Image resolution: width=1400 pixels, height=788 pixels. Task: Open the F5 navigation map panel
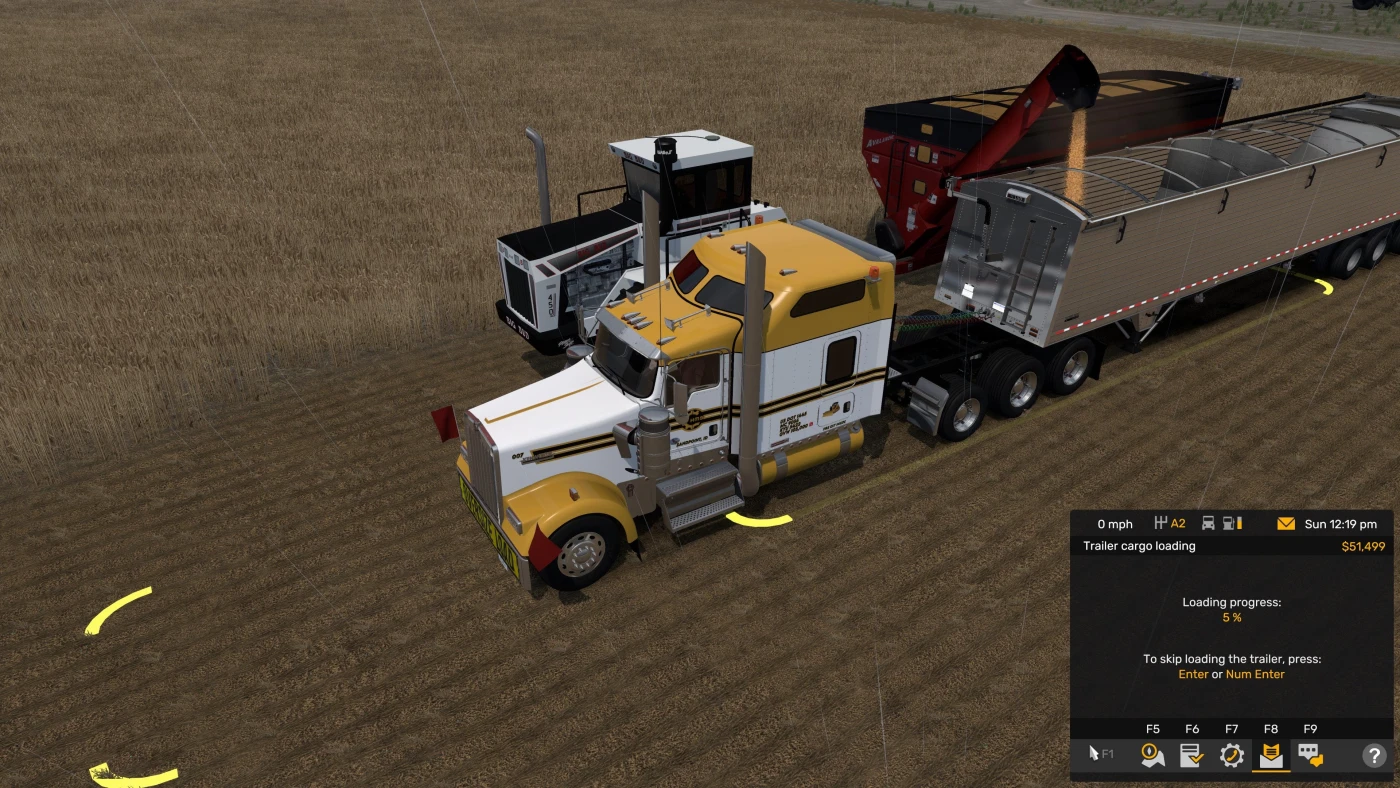click(x=1153, y=755)
